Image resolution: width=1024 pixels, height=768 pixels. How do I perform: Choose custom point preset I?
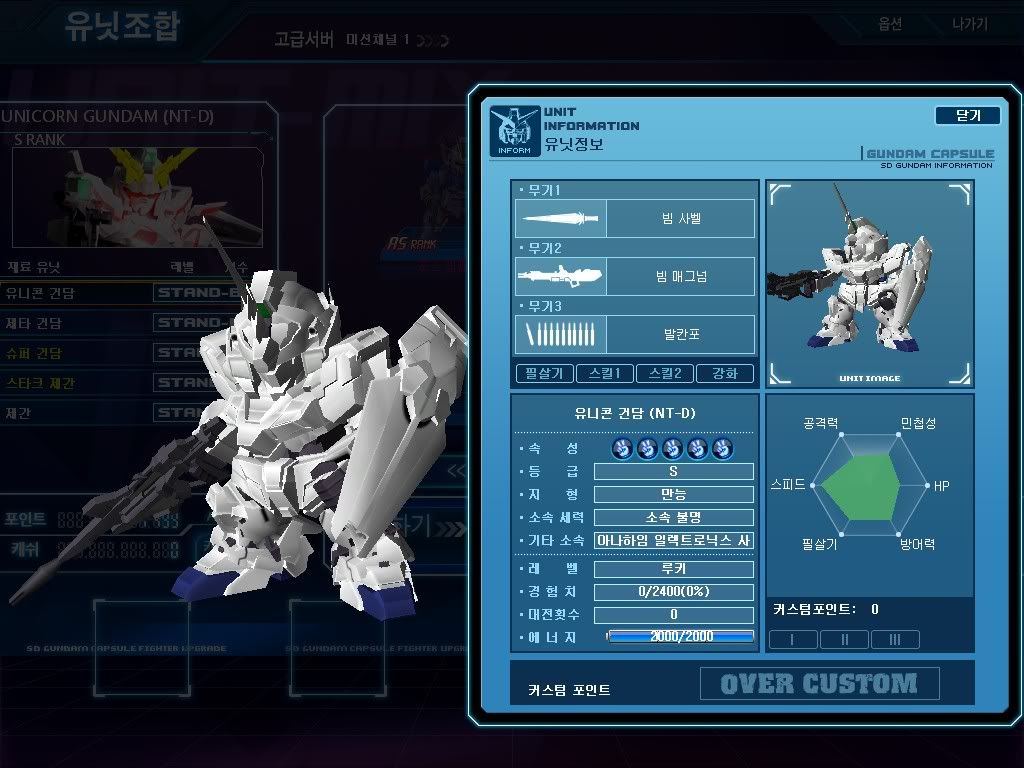click(793, 639)
